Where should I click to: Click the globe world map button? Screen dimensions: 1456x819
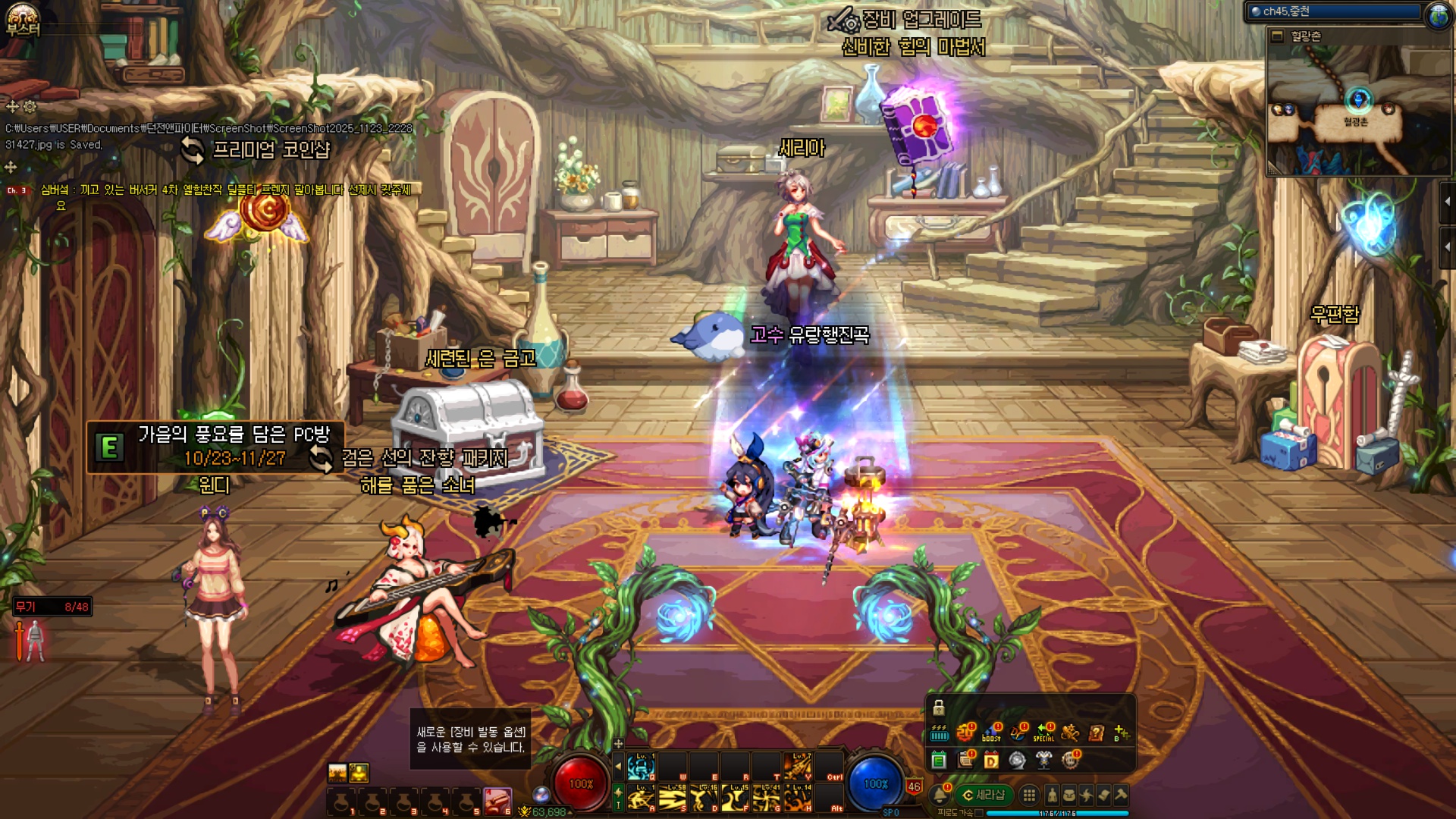pos(1438,15)
